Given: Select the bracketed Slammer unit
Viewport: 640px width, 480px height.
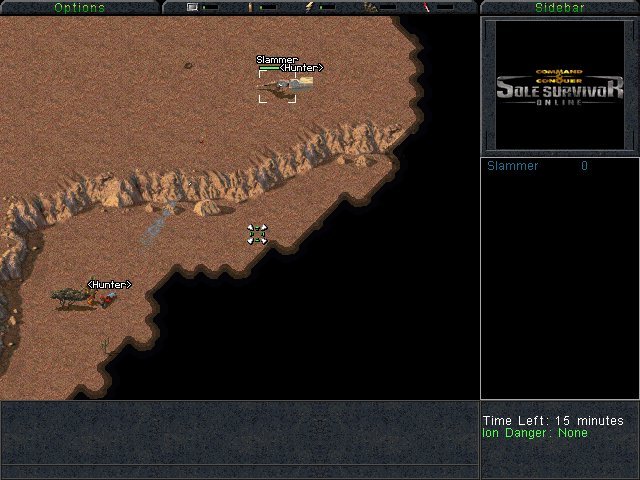Looking at the screenshot, I should pyautogui.click(x=278, y=87).
